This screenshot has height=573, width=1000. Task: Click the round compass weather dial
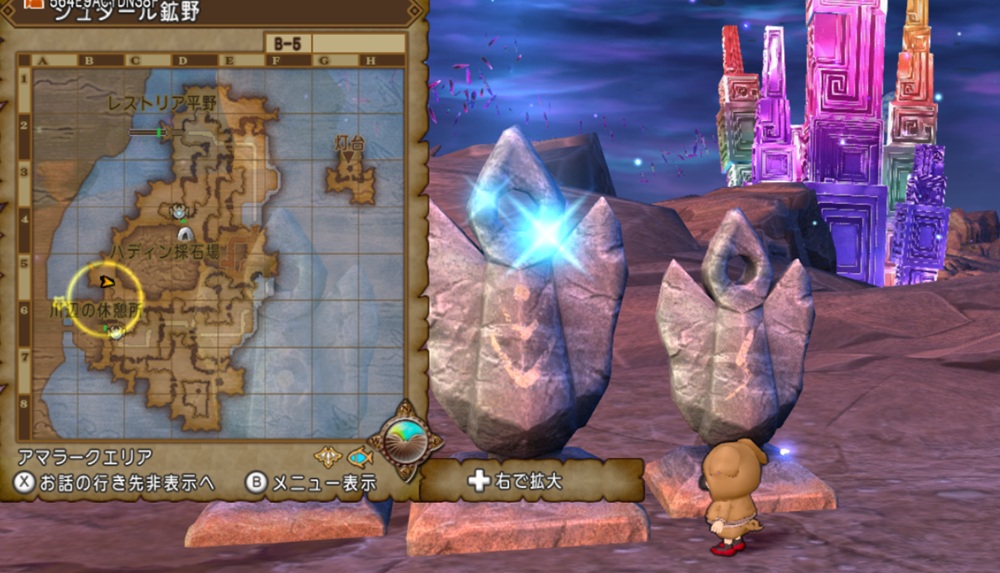click(x=405, y=439)
